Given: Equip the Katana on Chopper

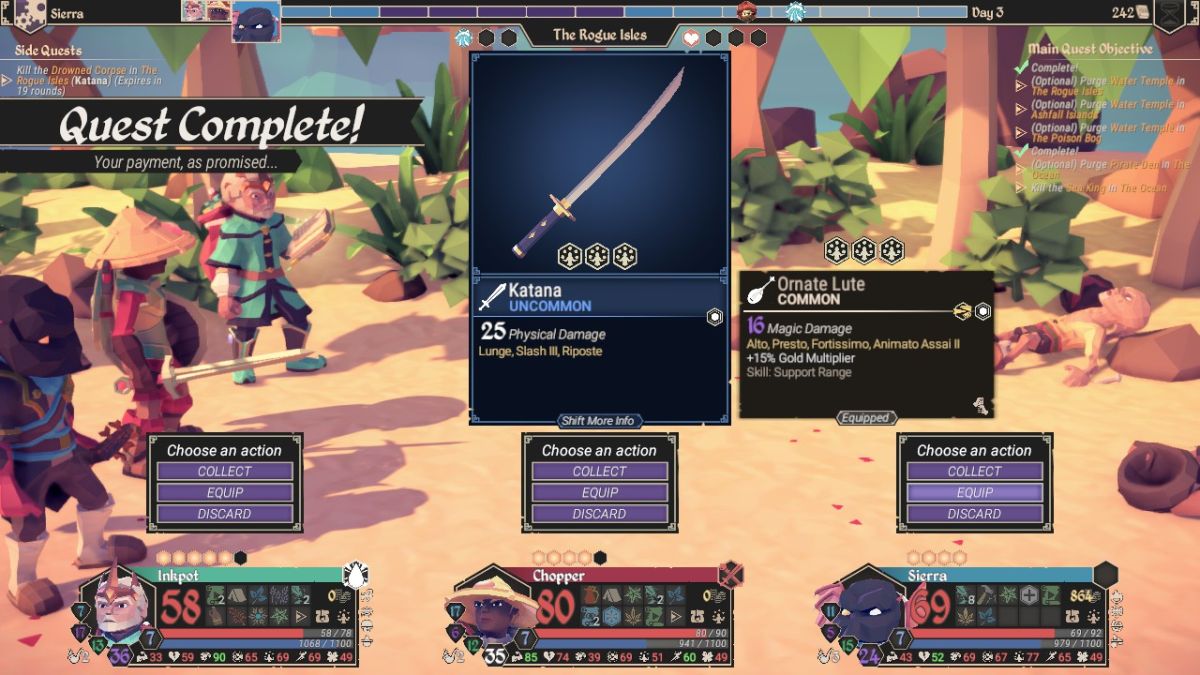Looking at the screenshot, I should pos(600,492).
